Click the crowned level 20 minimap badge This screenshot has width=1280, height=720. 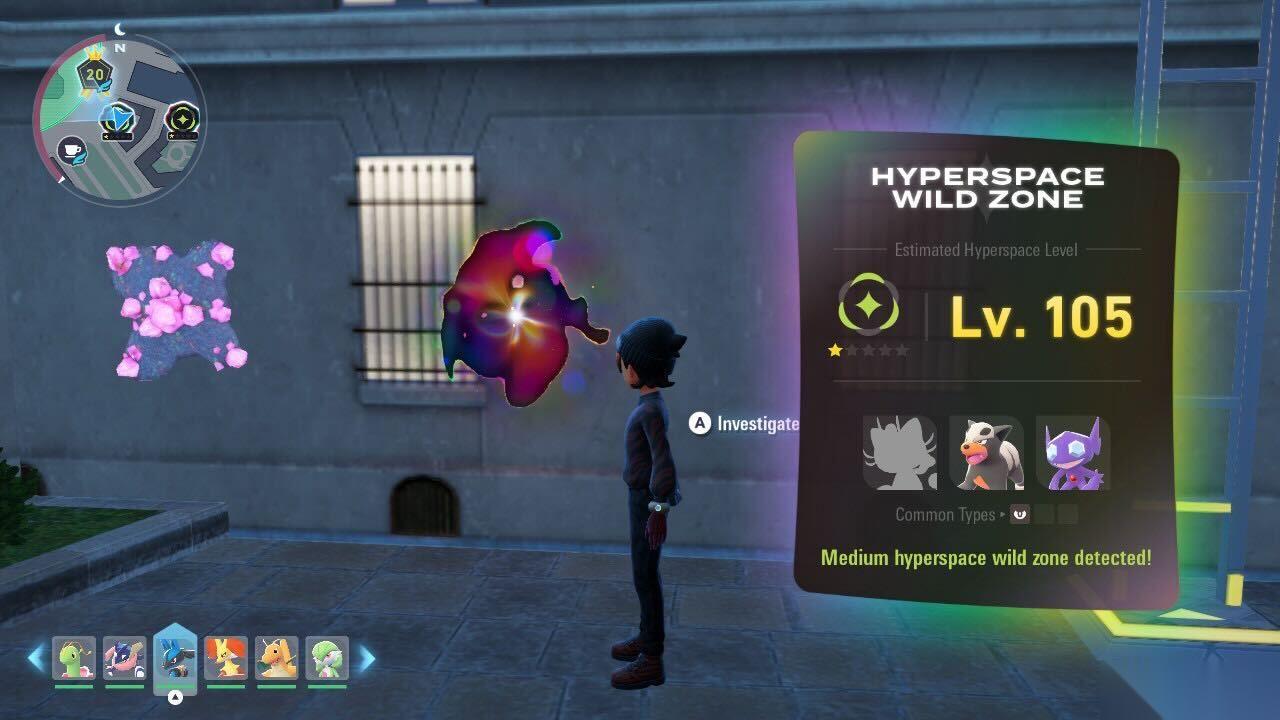[x=96, y=74]
